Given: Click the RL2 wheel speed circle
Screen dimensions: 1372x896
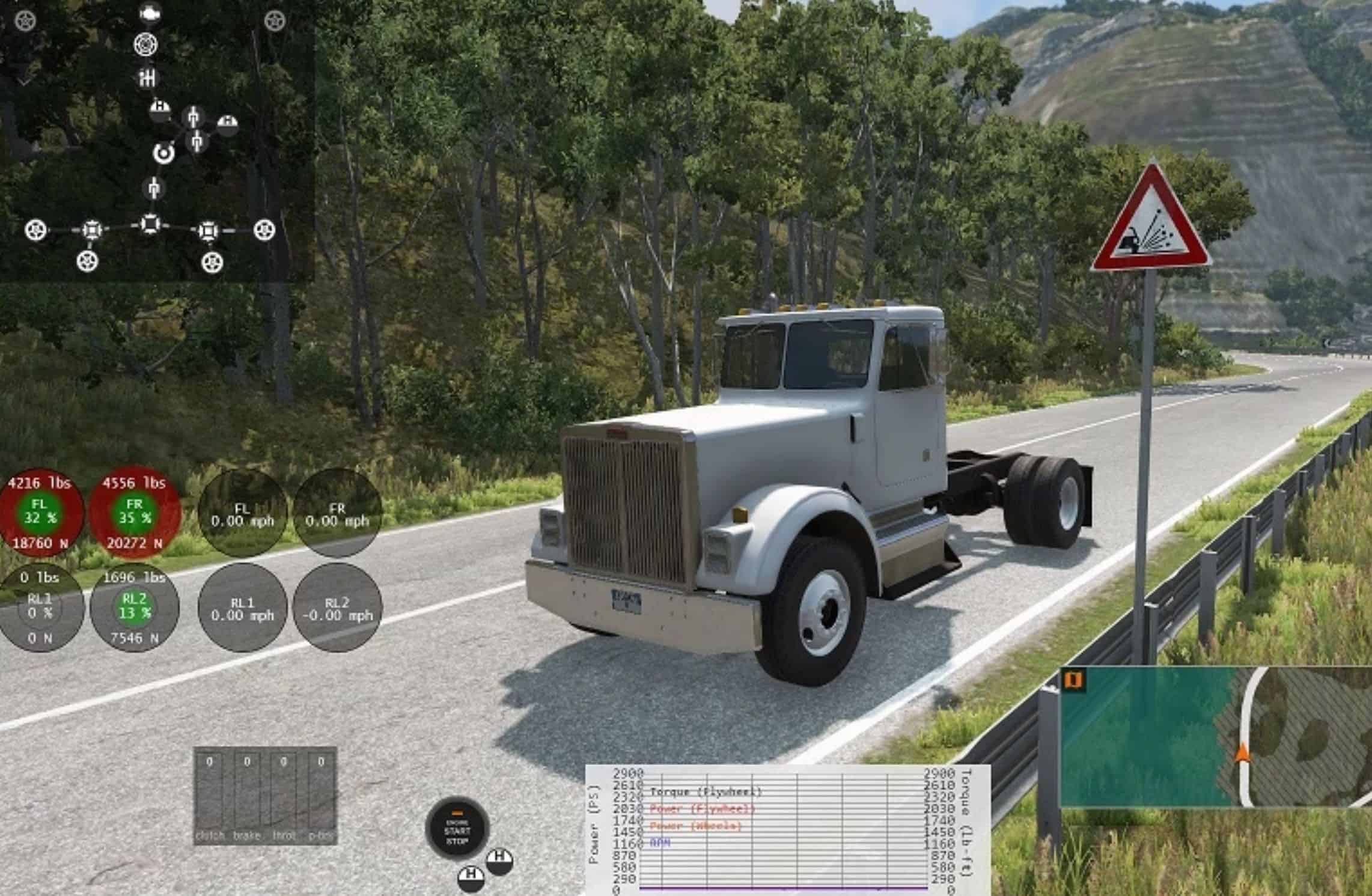Looking at the screenshot, I should [x=337, y=608].
